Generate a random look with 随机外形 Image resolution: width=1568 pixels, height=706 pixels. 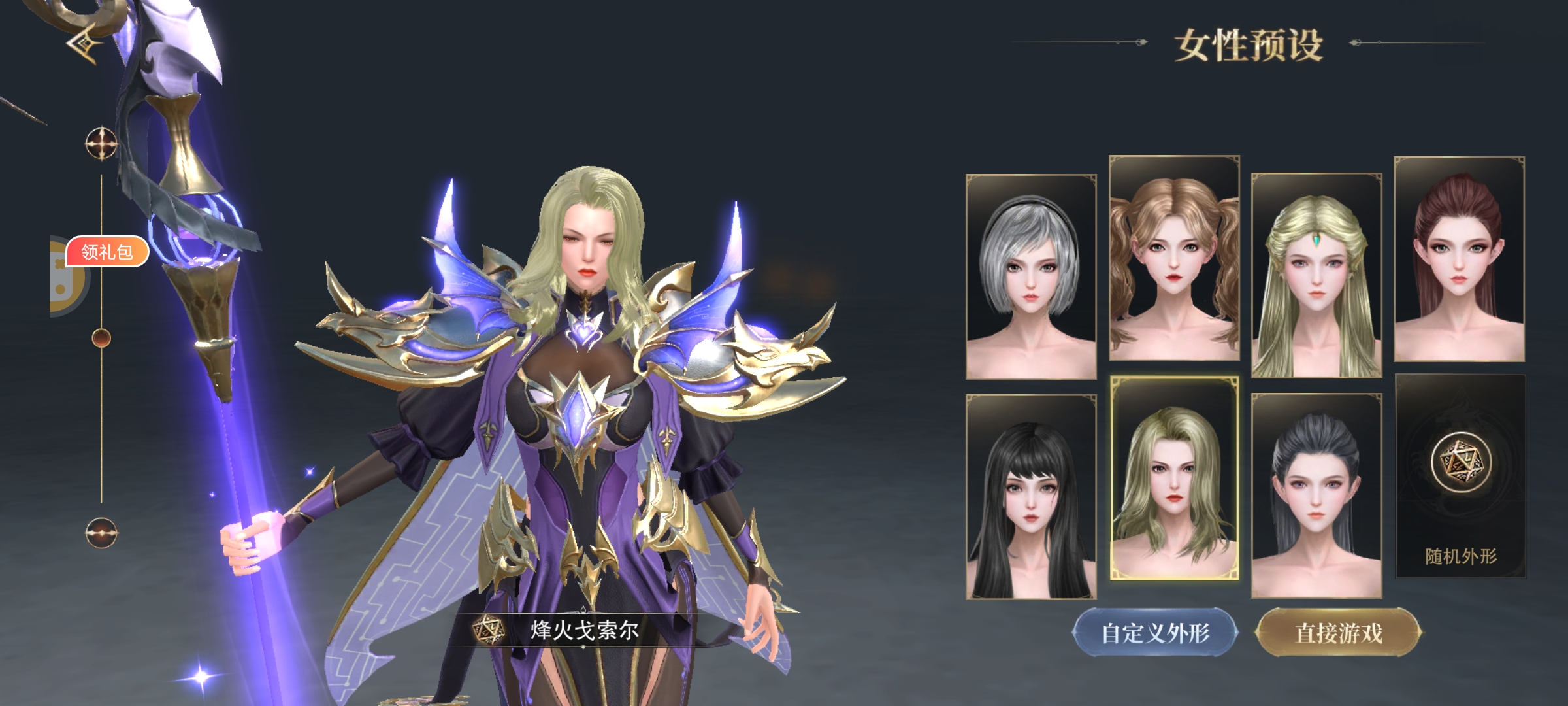click(1461, 477)
